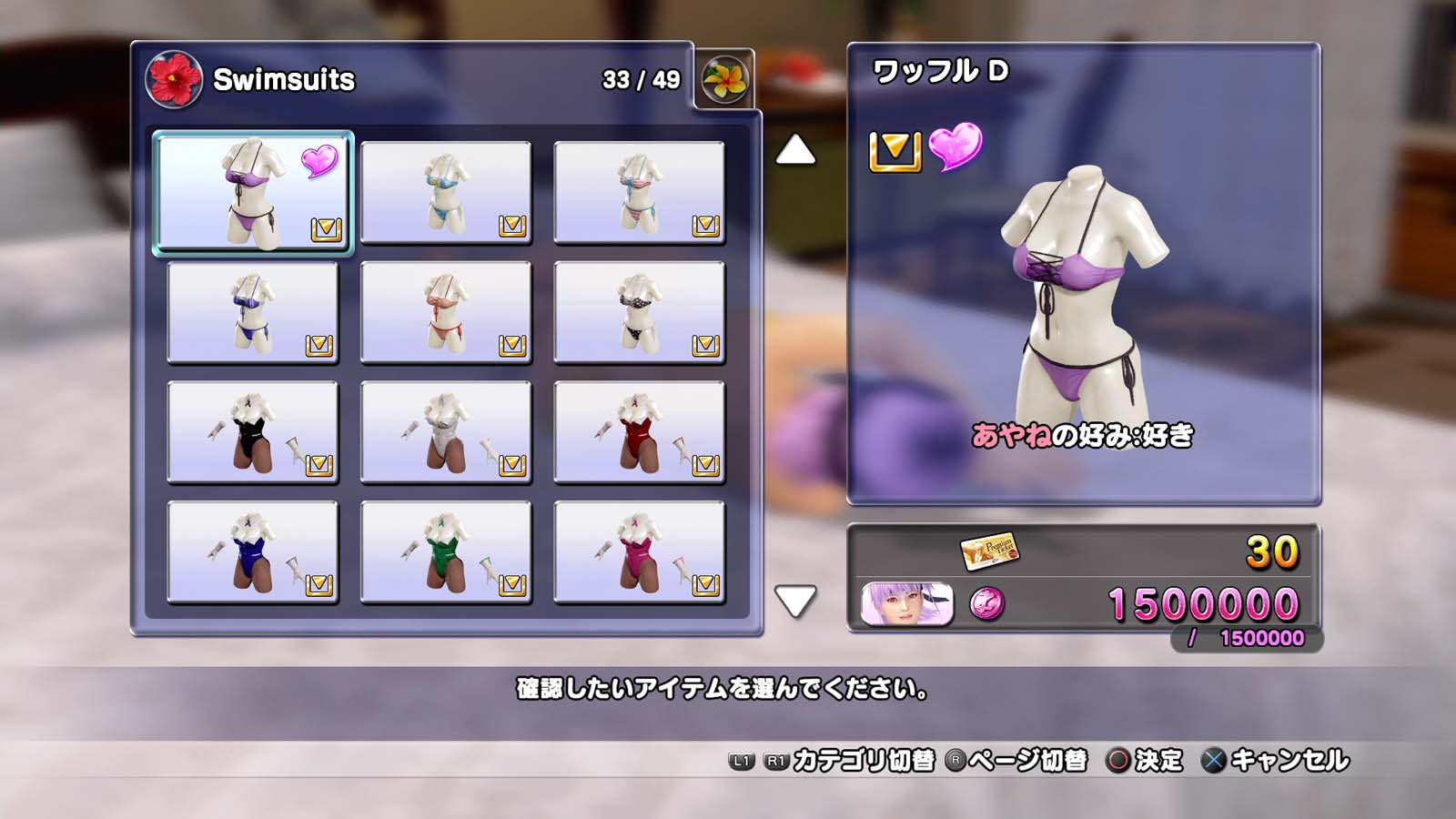The image size is (1456, 819).
Task: Select the black polka dot bikini
Action: point(639,312)
